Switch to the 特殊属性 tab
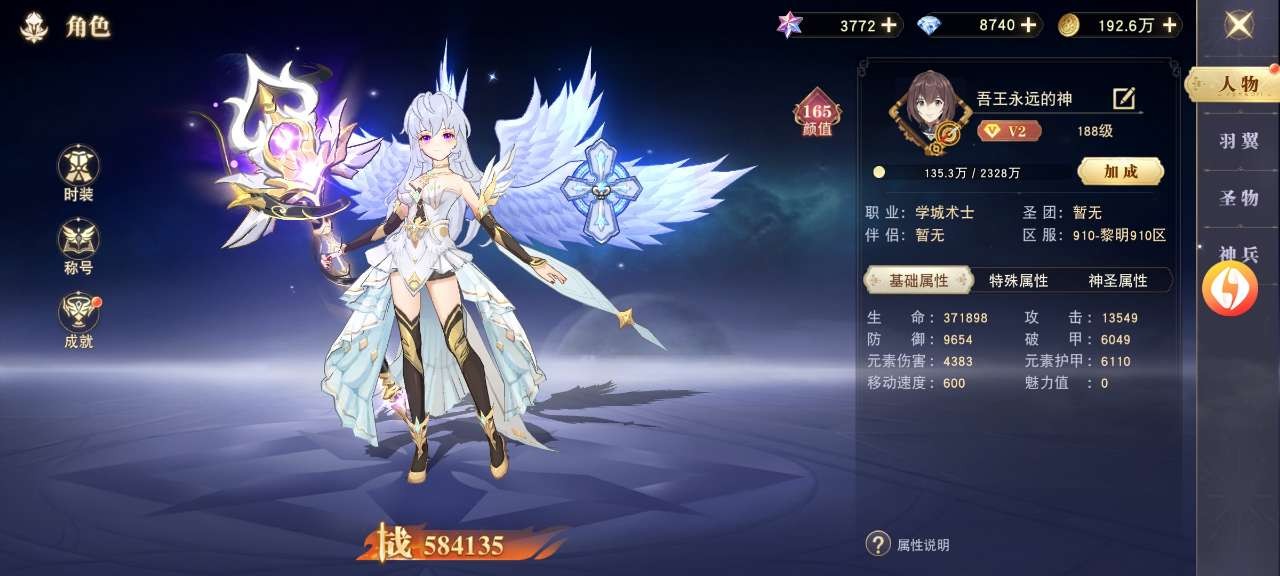The image size is (1280, 576). 1018,281
